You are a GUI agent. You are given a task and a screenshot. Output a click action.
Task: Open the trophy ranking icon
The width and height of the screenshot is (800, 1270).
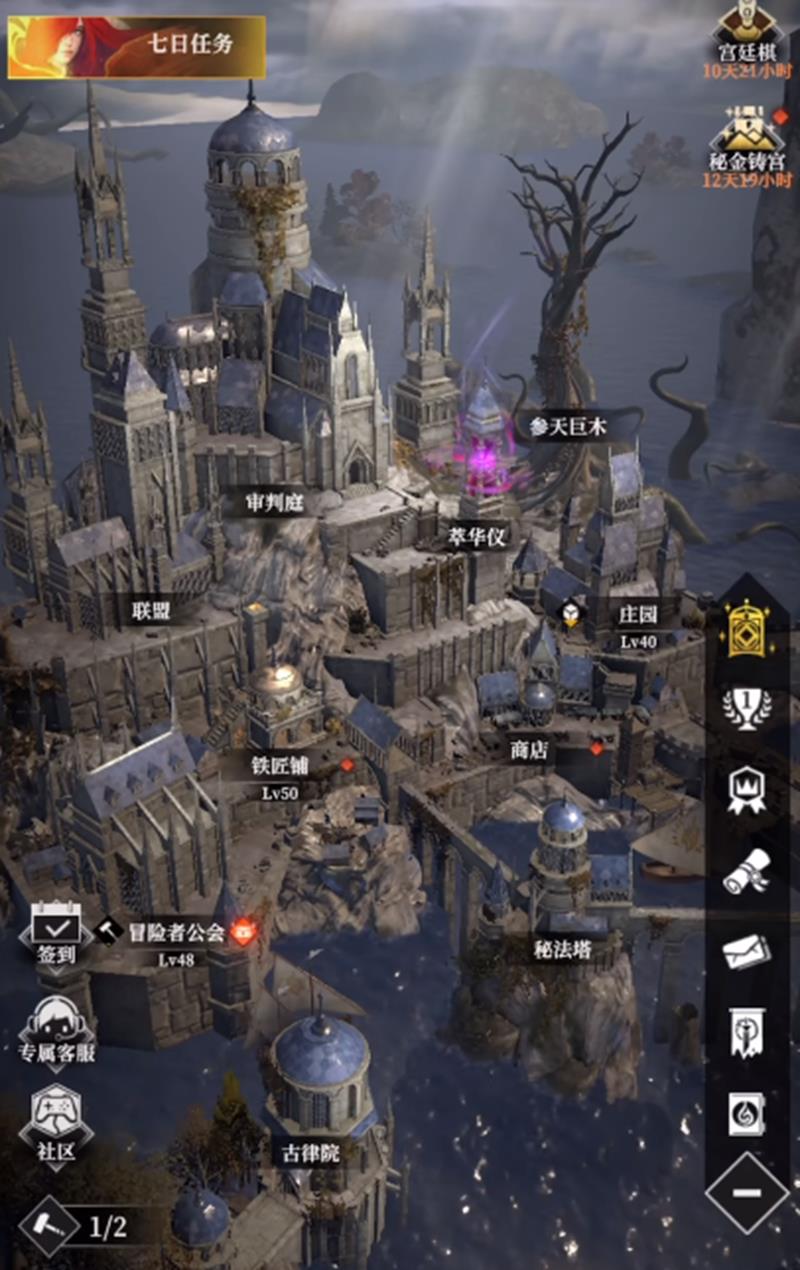click(x=746, y=709)
